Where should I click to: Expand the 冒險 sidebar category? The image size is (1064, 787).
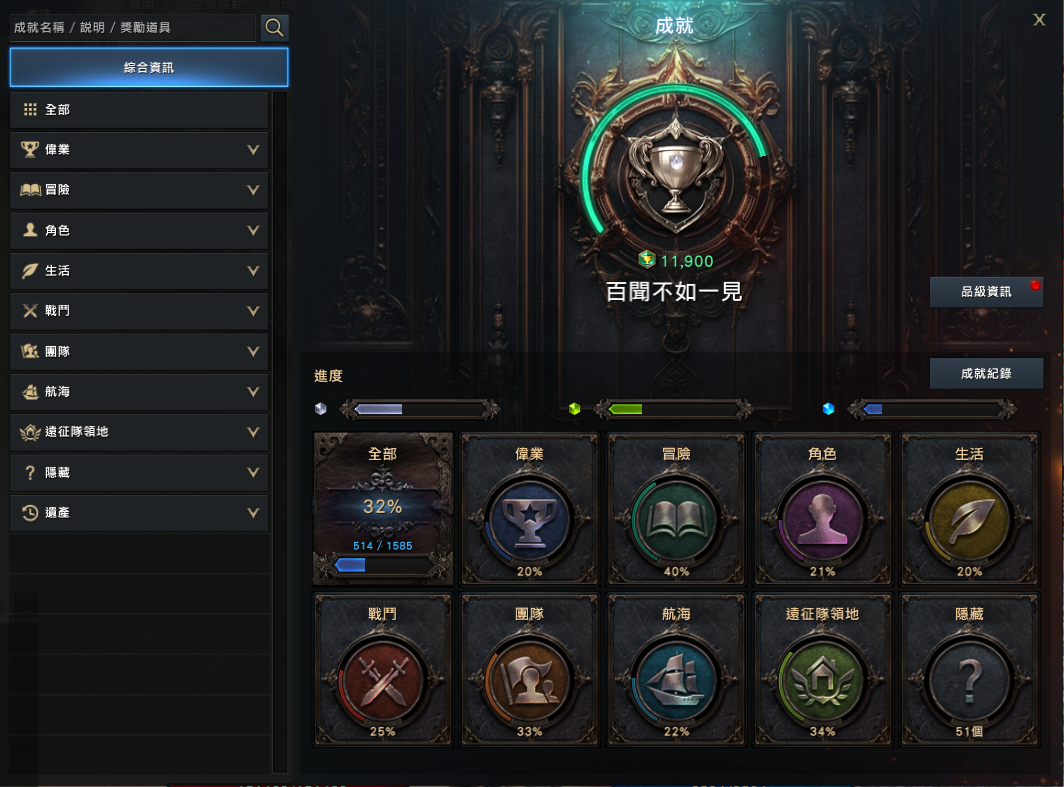click(139, 190)
